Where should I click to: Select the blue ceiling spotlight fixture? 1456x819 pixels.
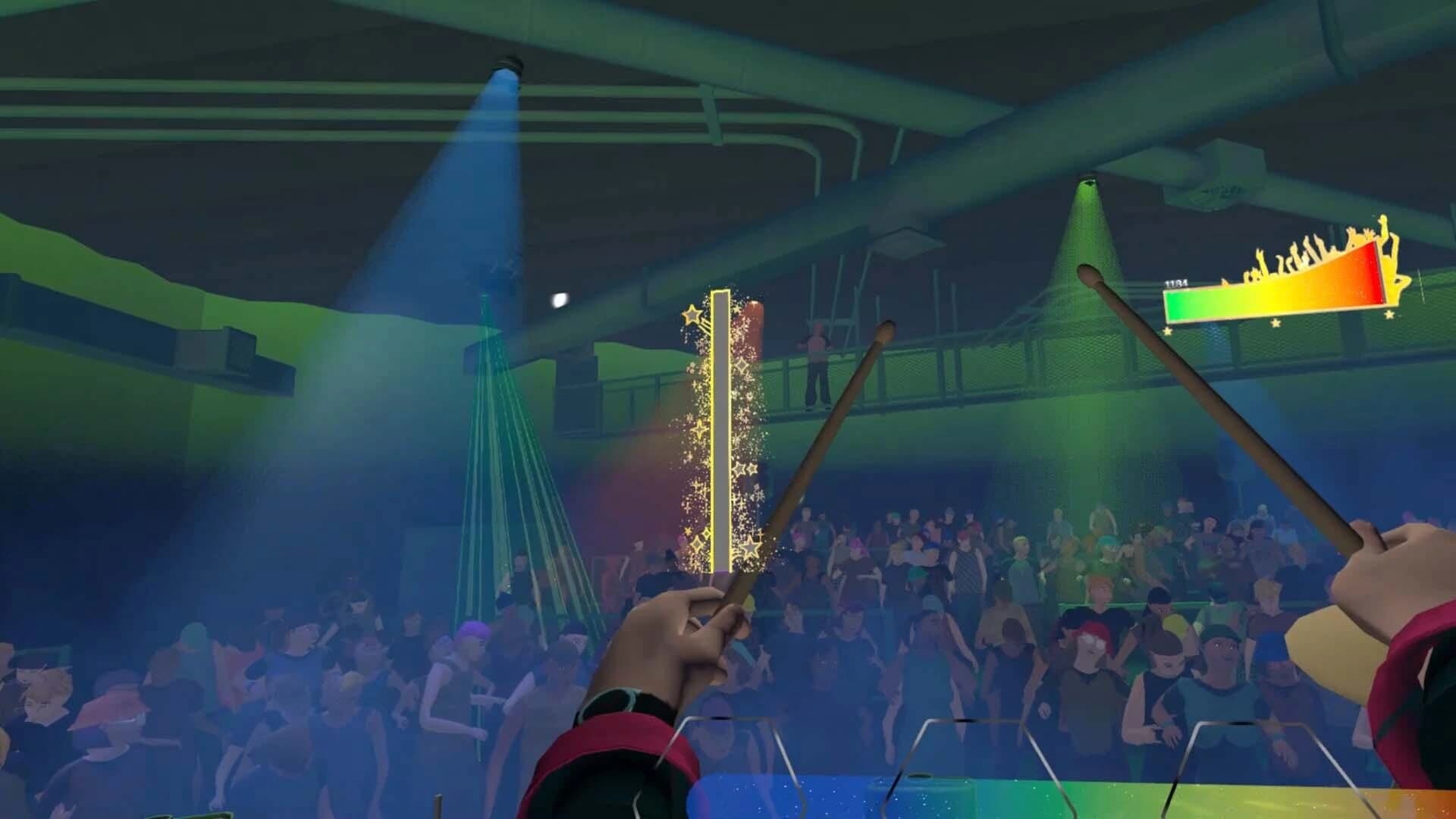[x=508, y=64]
